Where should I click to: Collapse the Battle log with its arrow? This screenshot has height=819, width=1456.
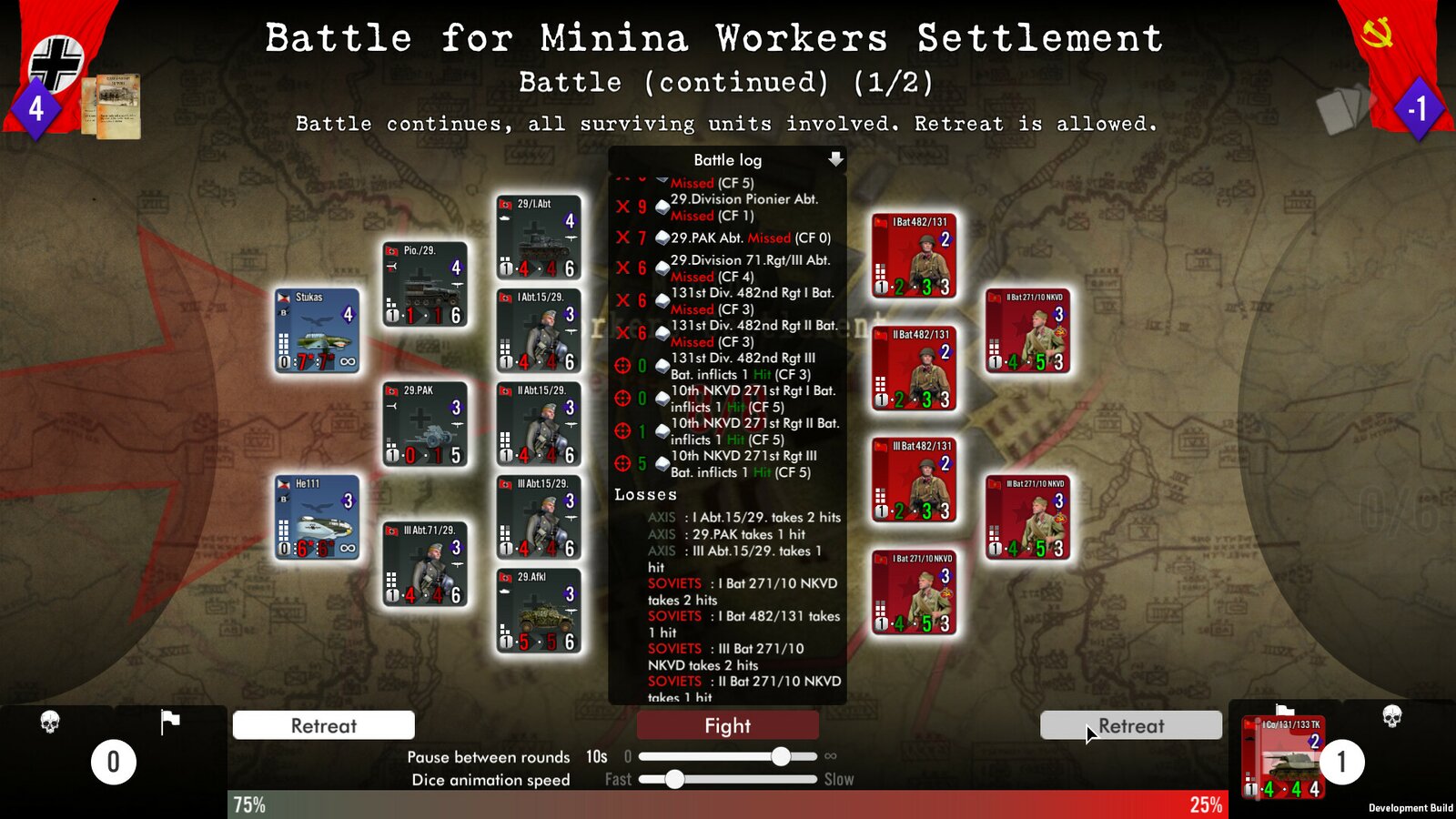click(835, 160)
